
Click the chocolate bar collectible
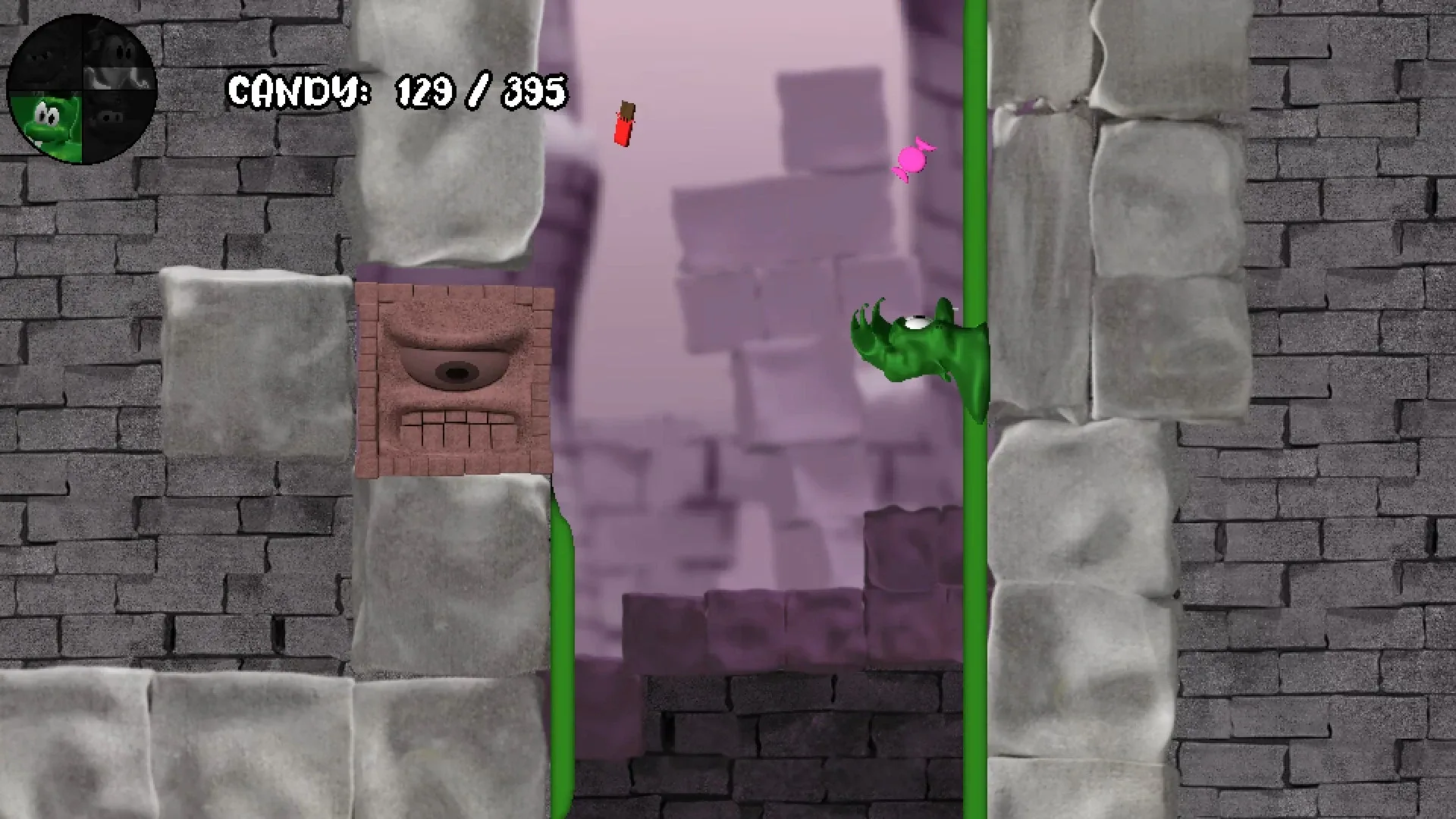pyautogui.click(x=623, y=121)
